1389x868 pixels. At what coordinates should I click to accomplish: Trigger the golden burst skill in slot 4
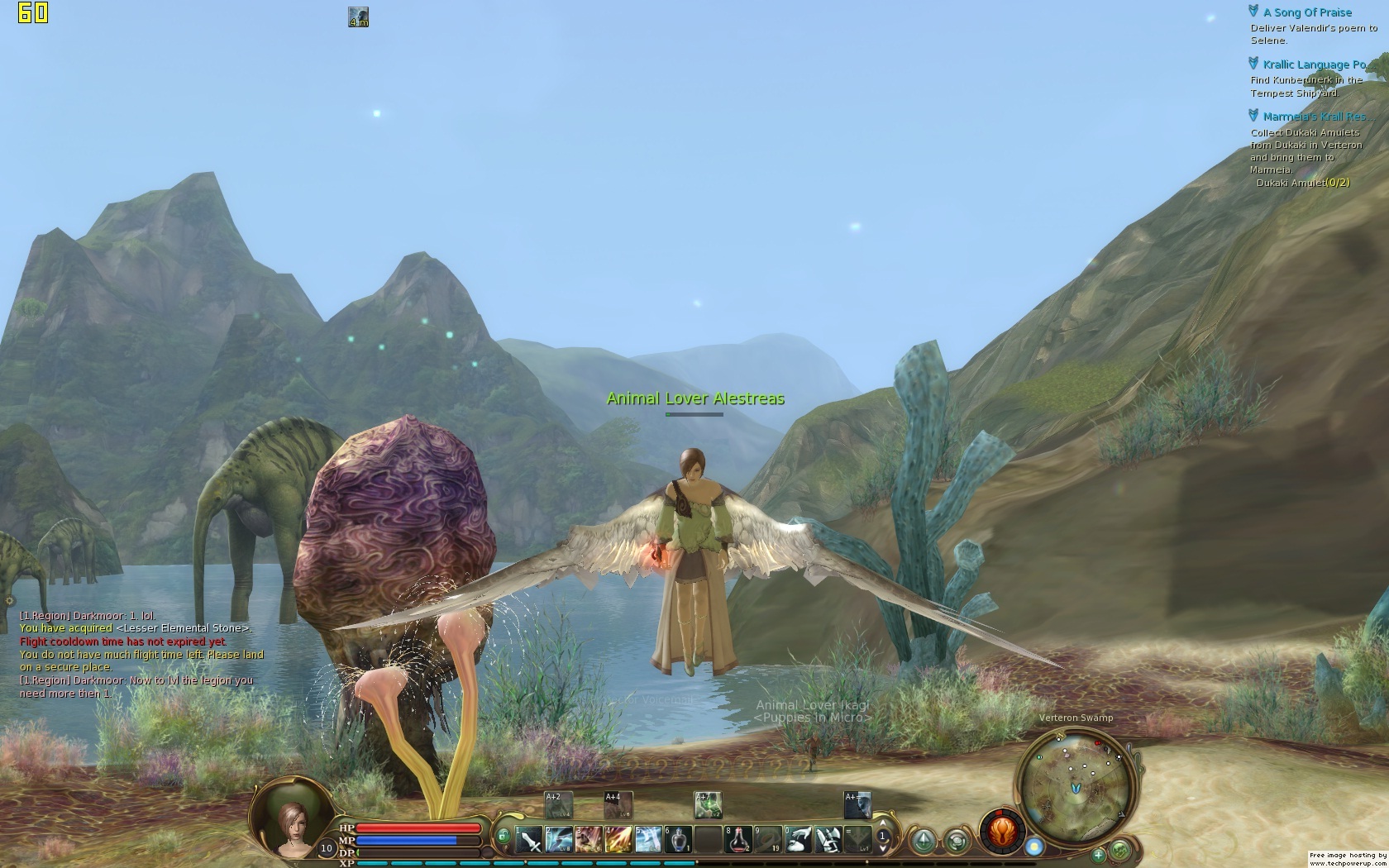click(618, 839)
